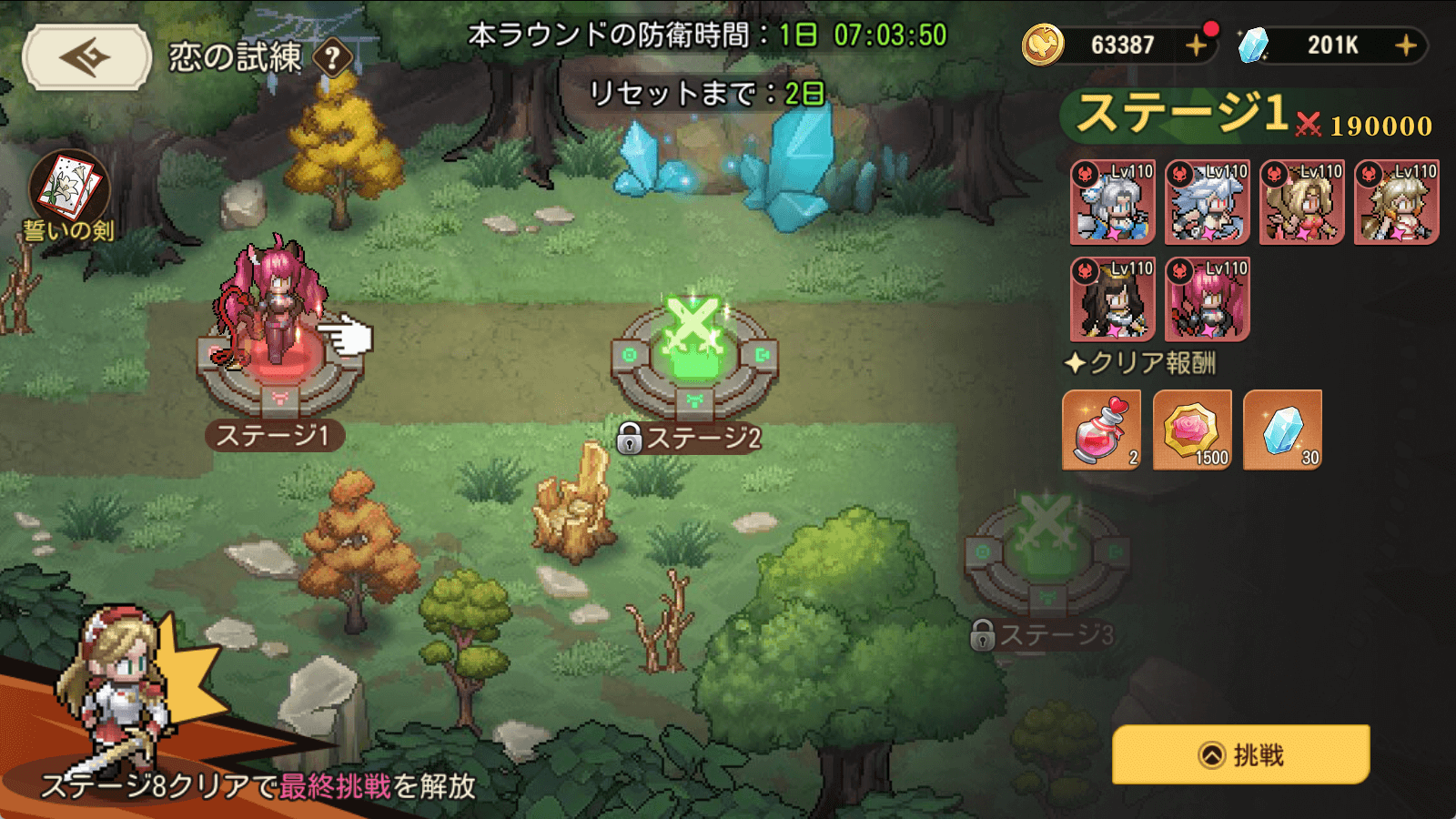Inspect the rose gold coin reward

coord(1192,430)
